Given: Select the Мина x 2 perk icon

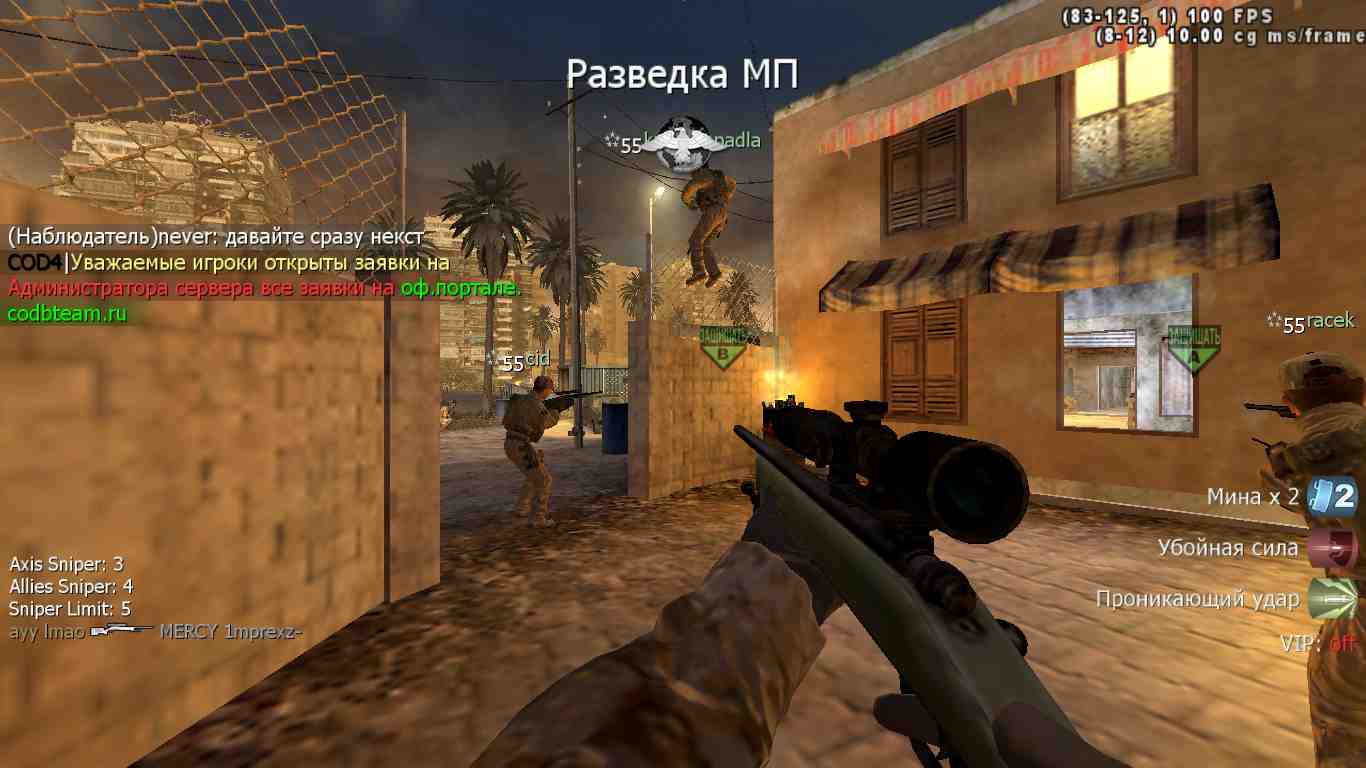Looking at the screenshot, I should coord(1334,496).
